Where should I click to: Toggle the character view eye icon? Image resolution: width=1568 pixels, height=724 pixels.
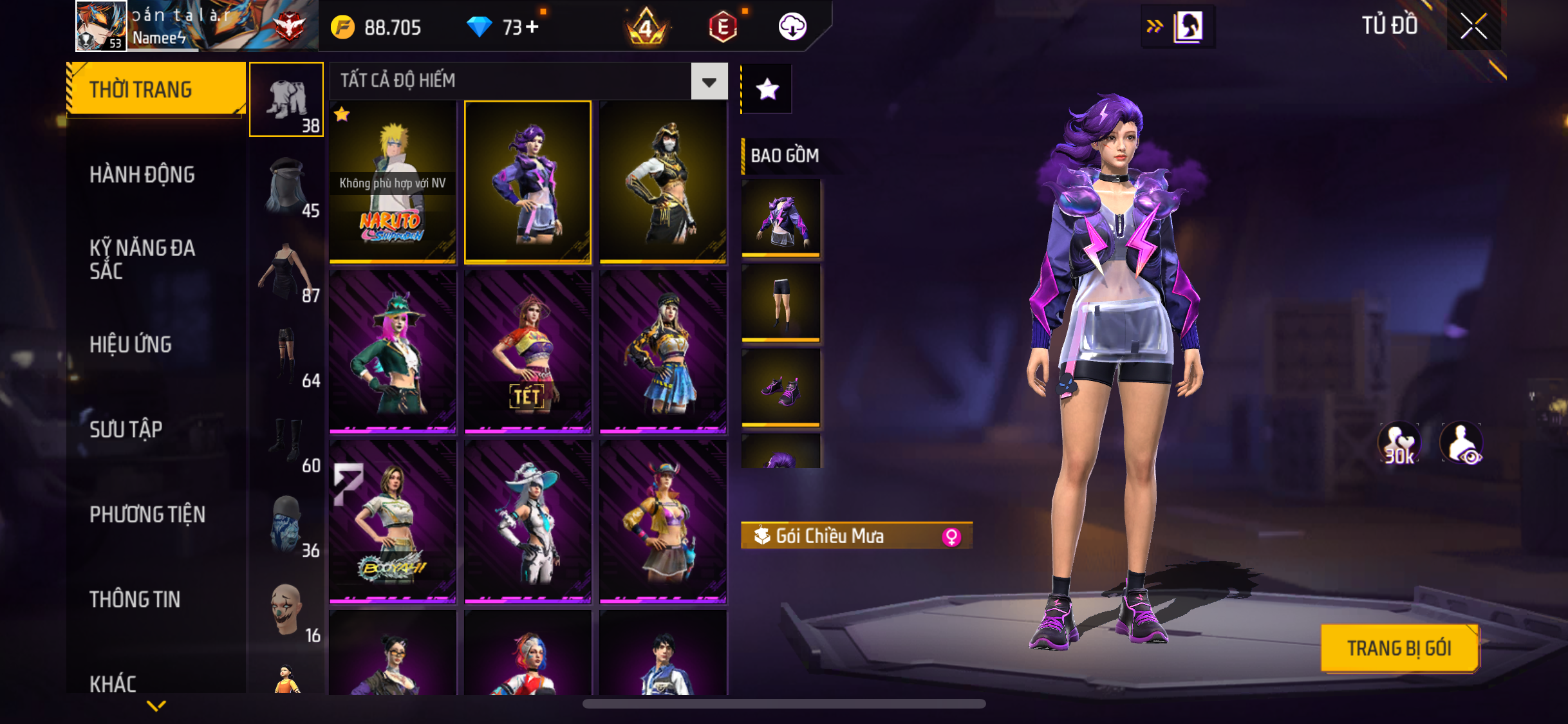[1462, 443]
